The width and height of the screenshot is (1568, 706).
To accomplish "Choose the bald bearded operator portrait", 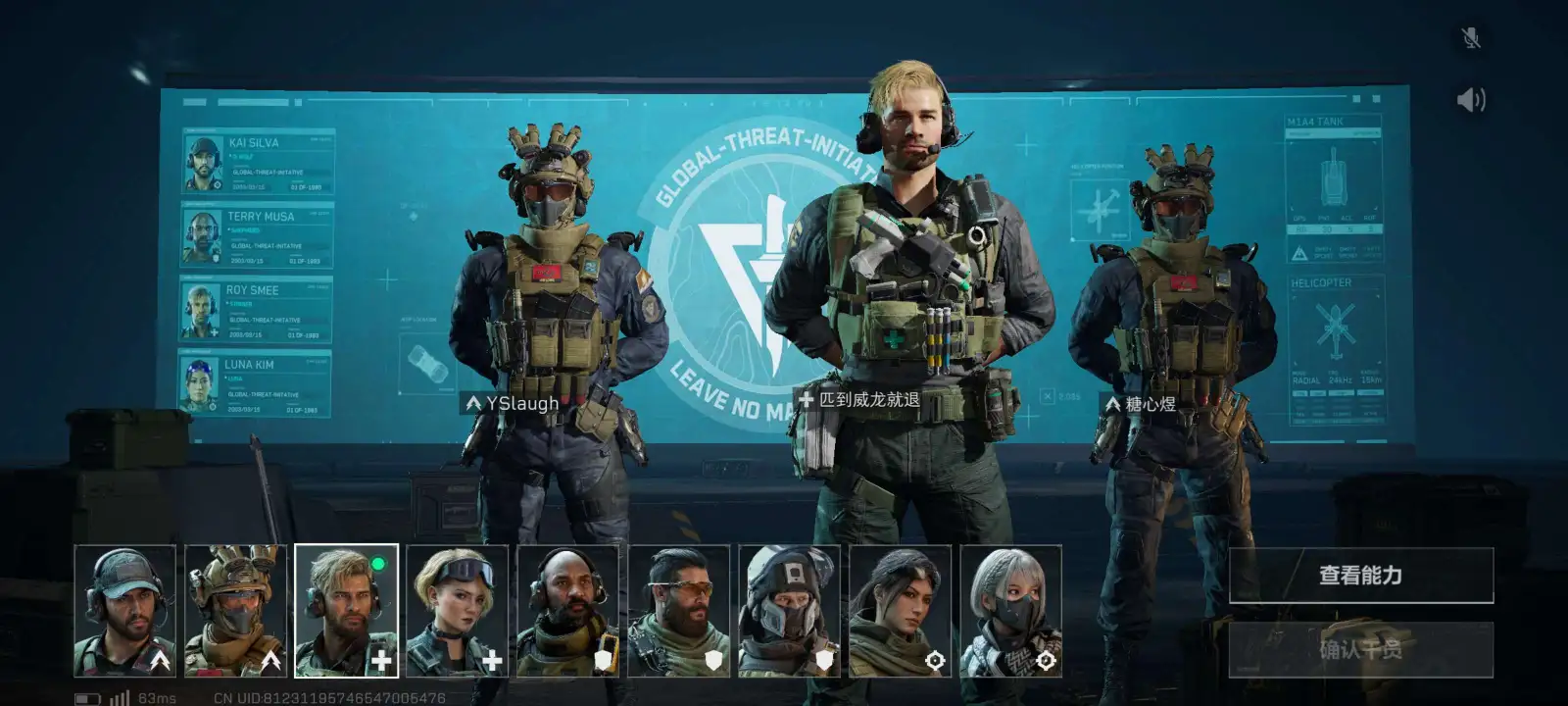I will tap(568, 611).
